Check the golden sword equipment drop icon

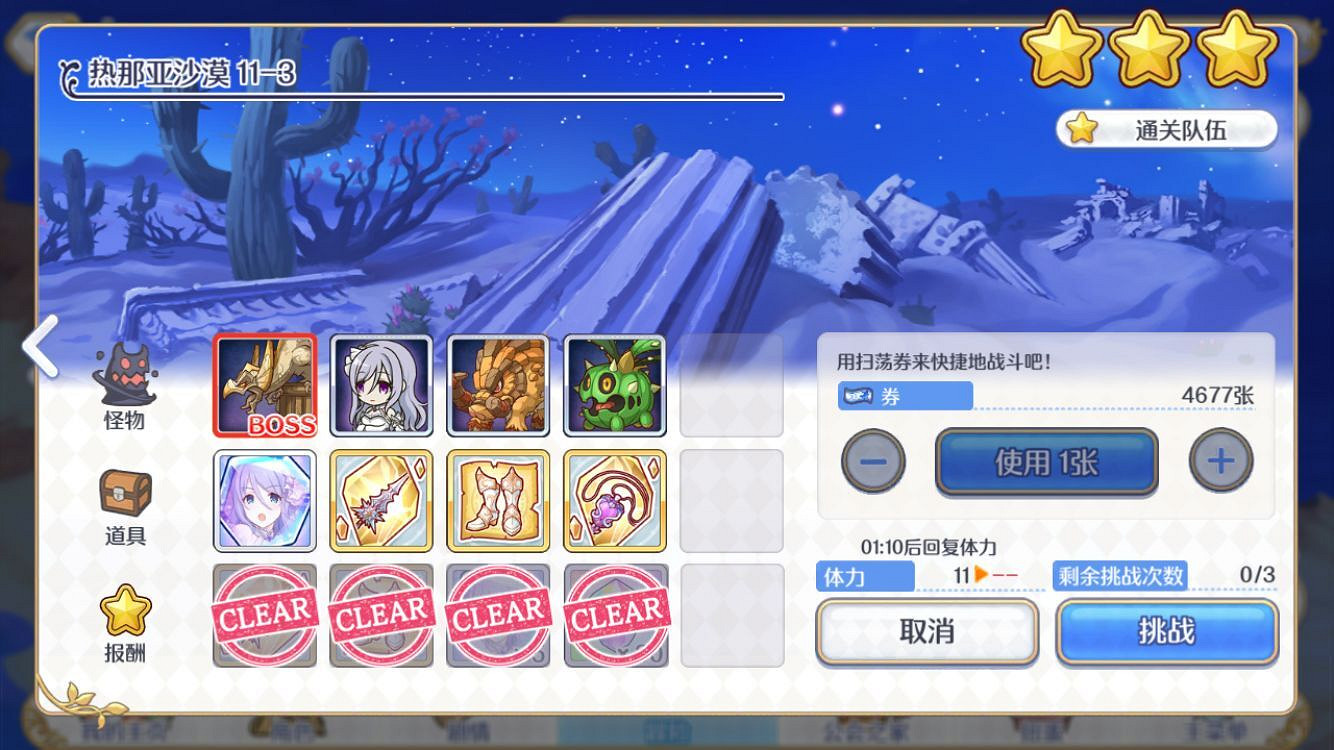pyautogui.click(x=381, y=499)
